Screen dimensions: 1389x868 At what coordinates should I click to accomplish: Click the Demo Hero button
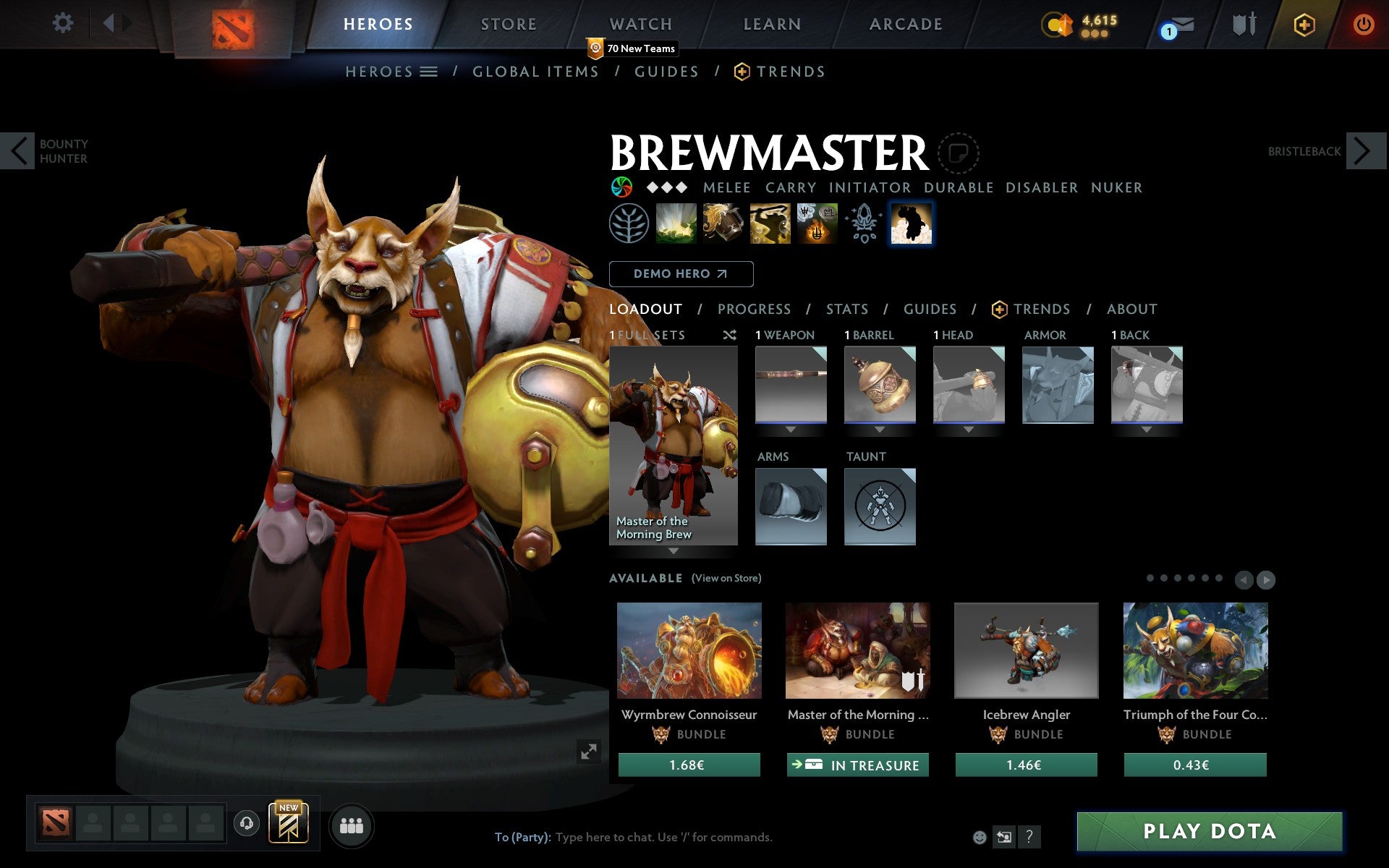point(681,274)
